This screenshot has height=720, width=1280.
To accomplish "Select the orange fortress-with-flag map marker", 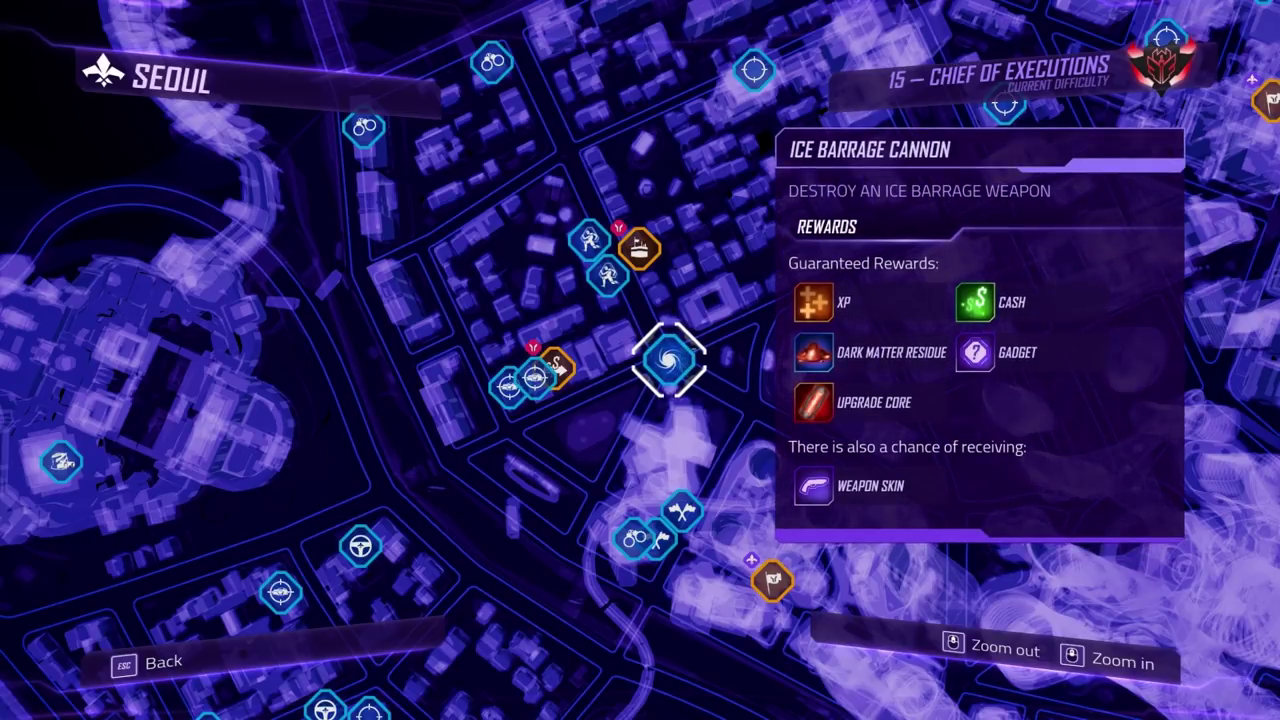I will [x=639, y=248].
